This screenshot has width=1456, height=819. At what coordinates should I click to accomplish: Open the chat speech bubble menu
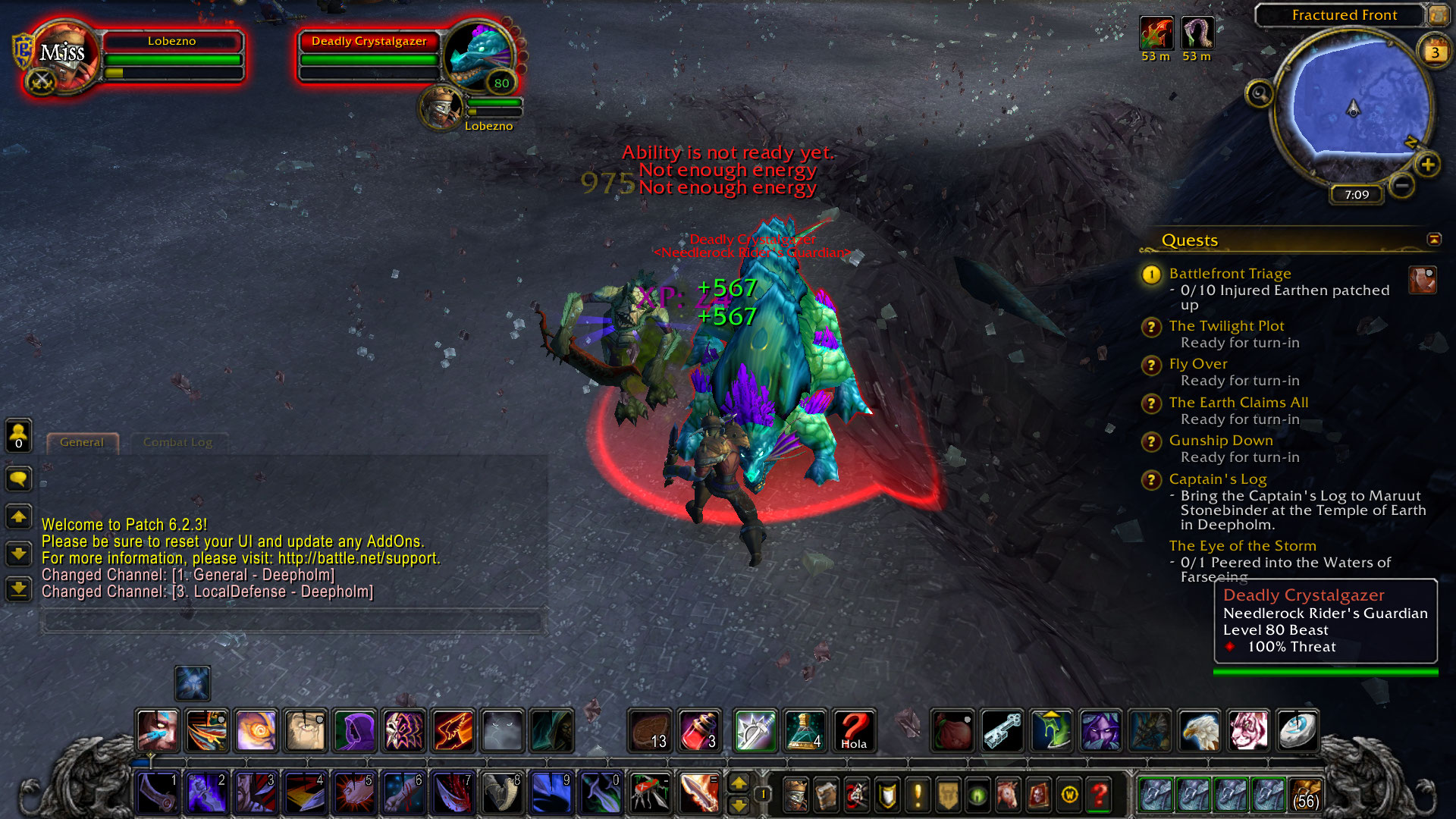pos(18,479)
